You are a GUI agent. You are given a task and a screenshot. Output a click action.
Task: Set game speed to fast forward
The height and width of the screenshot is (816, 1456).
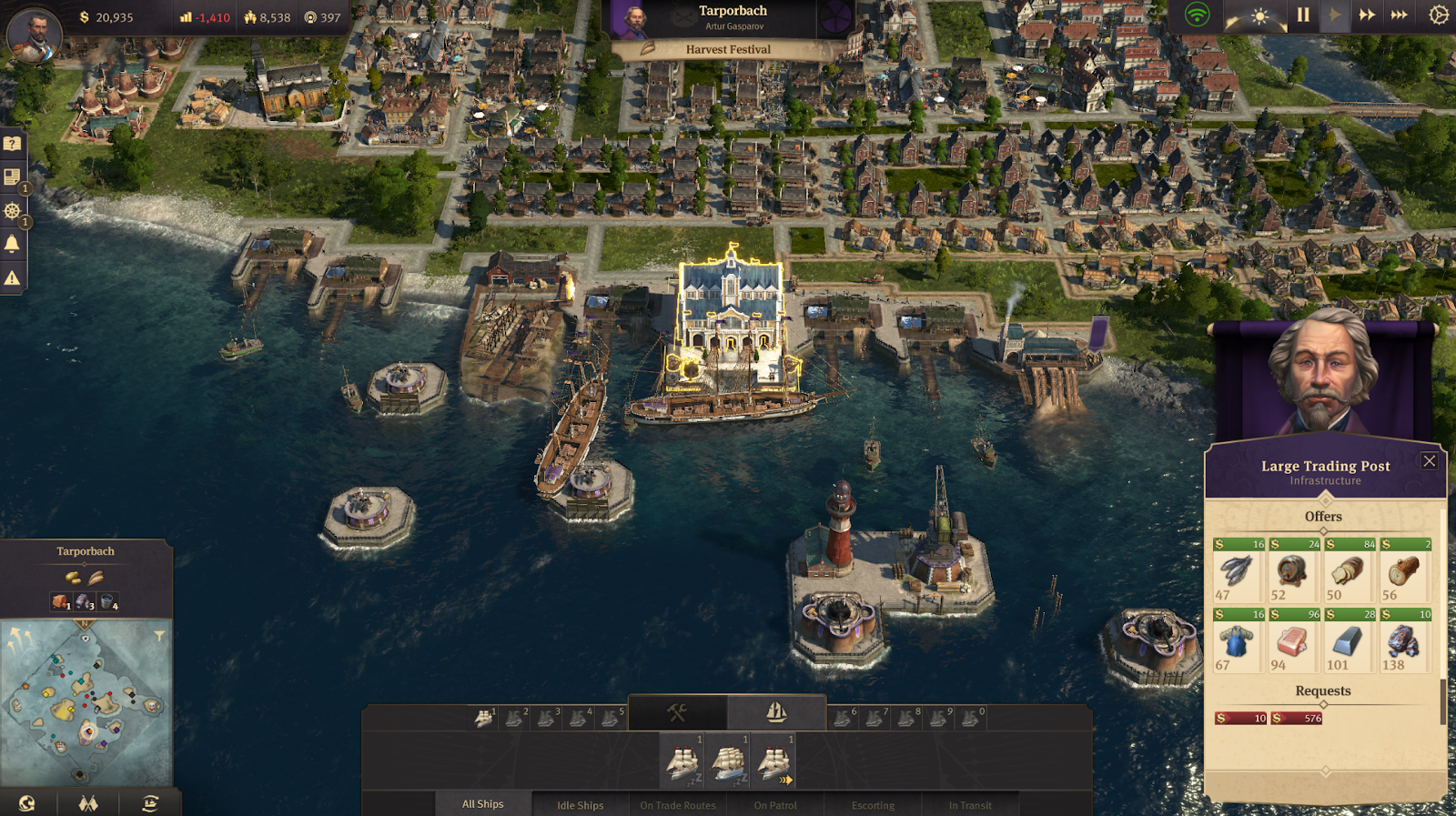pos(1366,15)
